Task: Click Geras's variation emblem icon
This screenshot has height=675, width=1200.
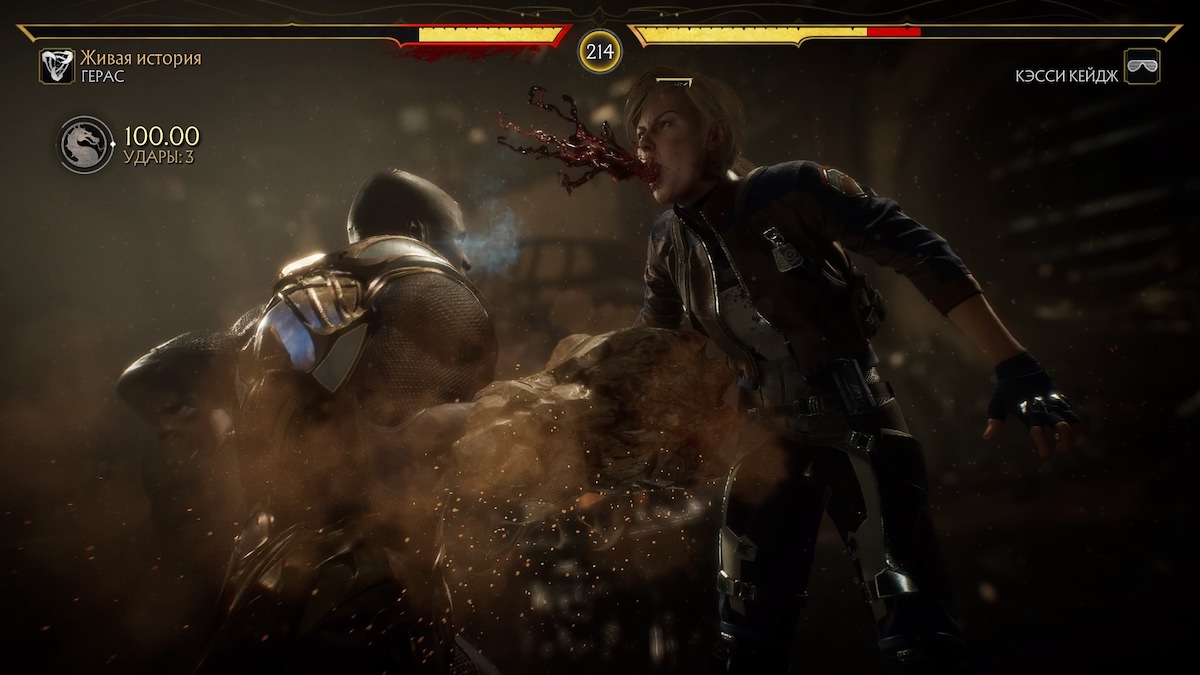Action: 56,66
